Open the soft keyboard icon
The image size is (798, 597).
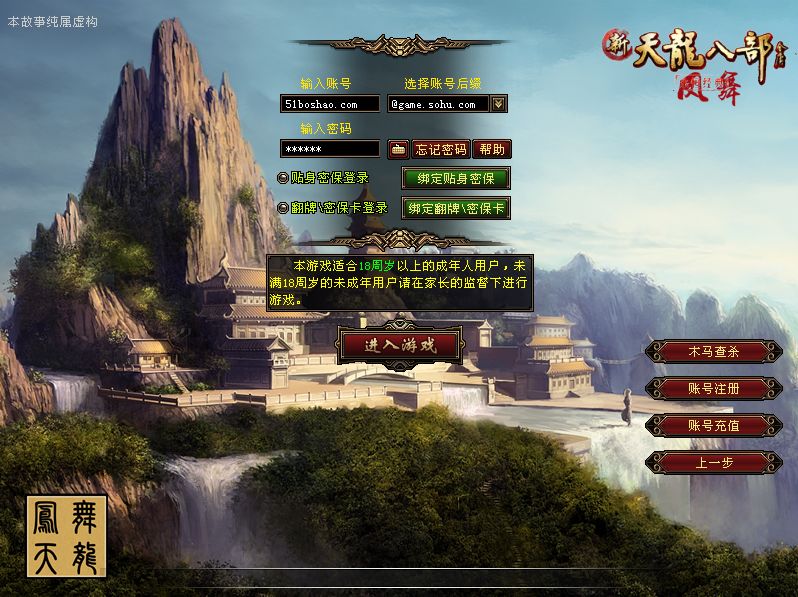(398, 149)
